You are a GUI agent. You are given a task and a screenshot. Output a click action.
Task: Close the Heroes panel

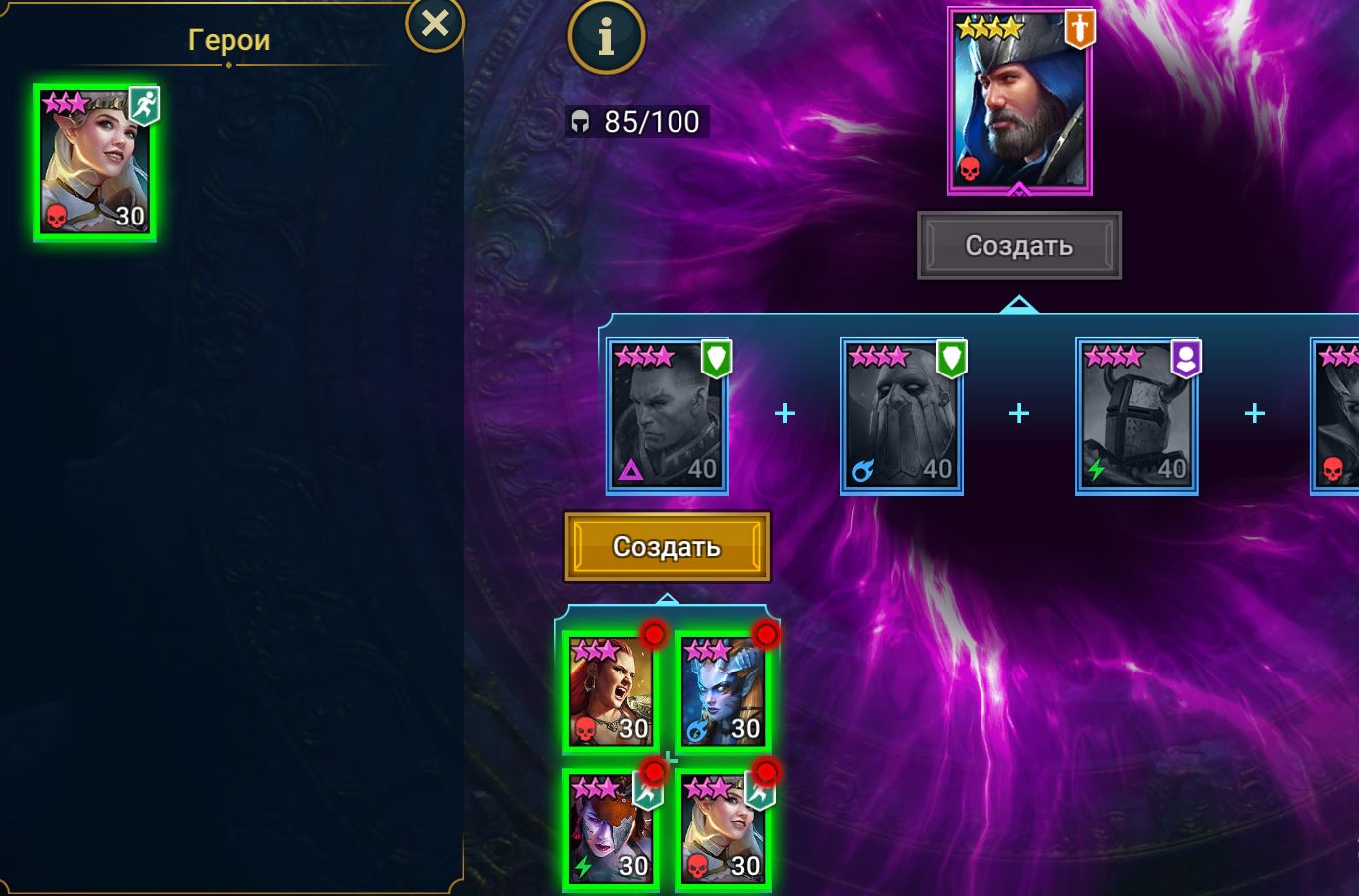[x=435, y=24]
